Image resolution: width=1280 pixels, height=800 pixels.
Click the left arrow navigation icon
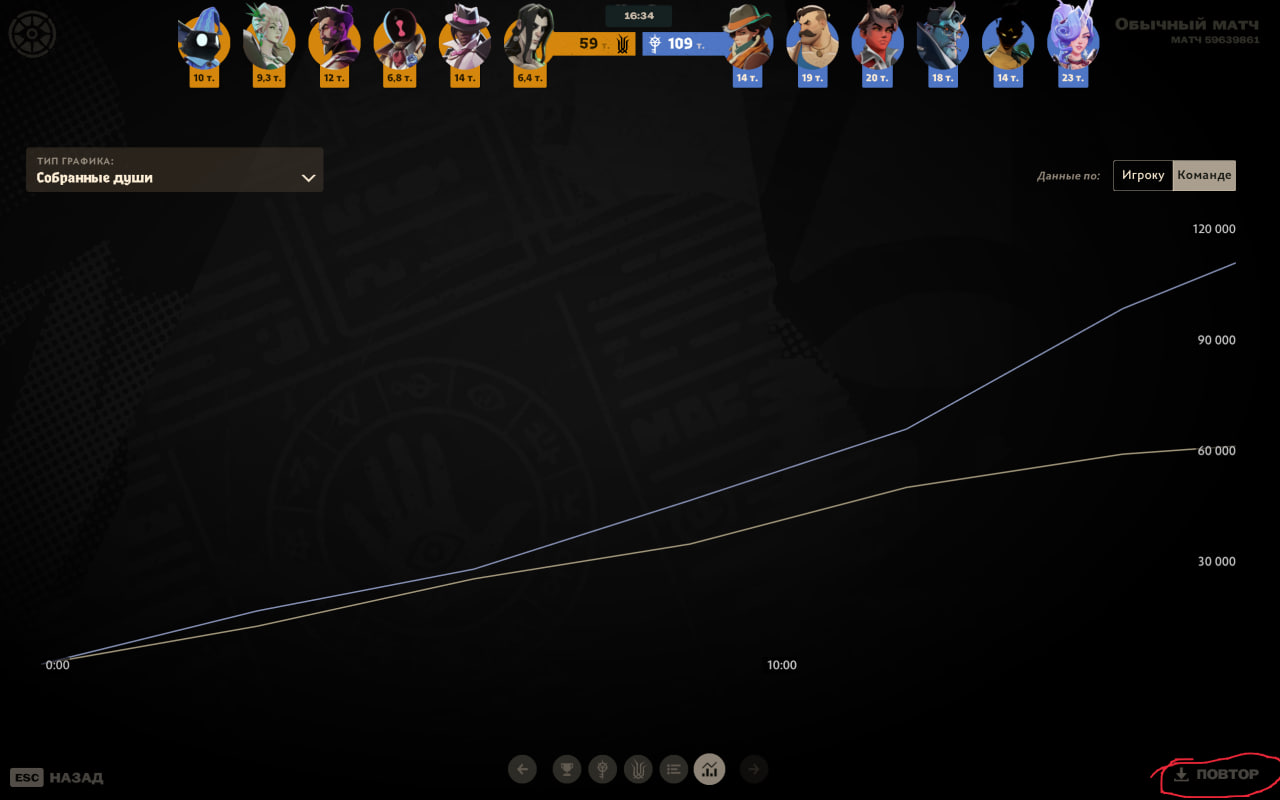(x=522, y=769)
